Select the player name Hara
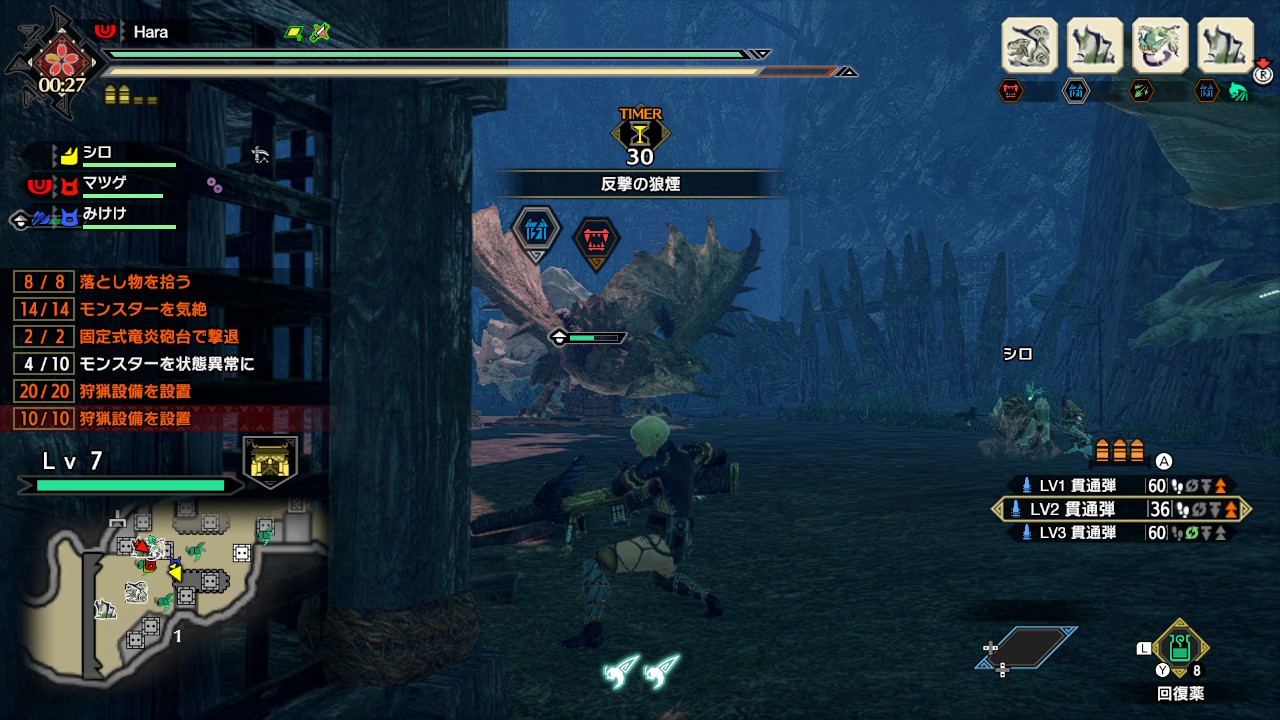 tap(150, 32)
